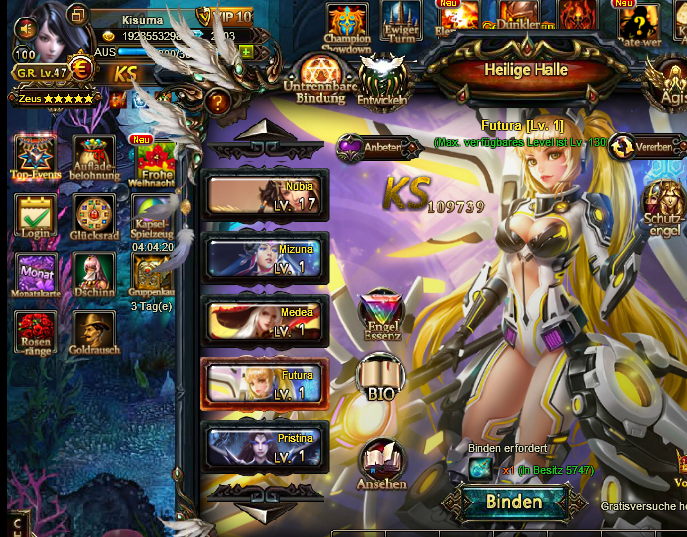The height and width of the screenshot is (537, 687).
Task: Open the BIO book icon
Action: pos(380,379)
